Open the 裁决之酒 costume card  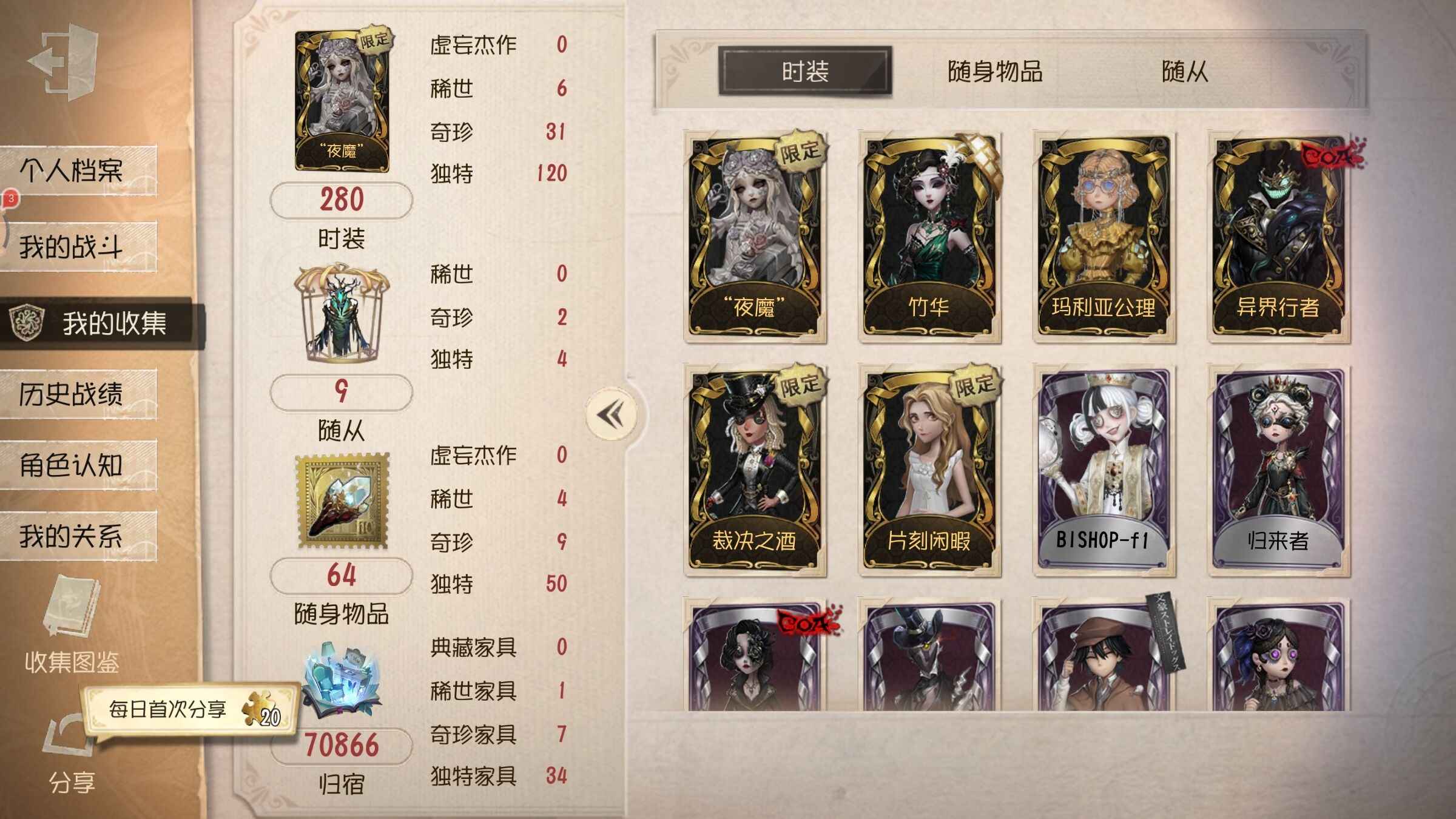click(754, 471)
